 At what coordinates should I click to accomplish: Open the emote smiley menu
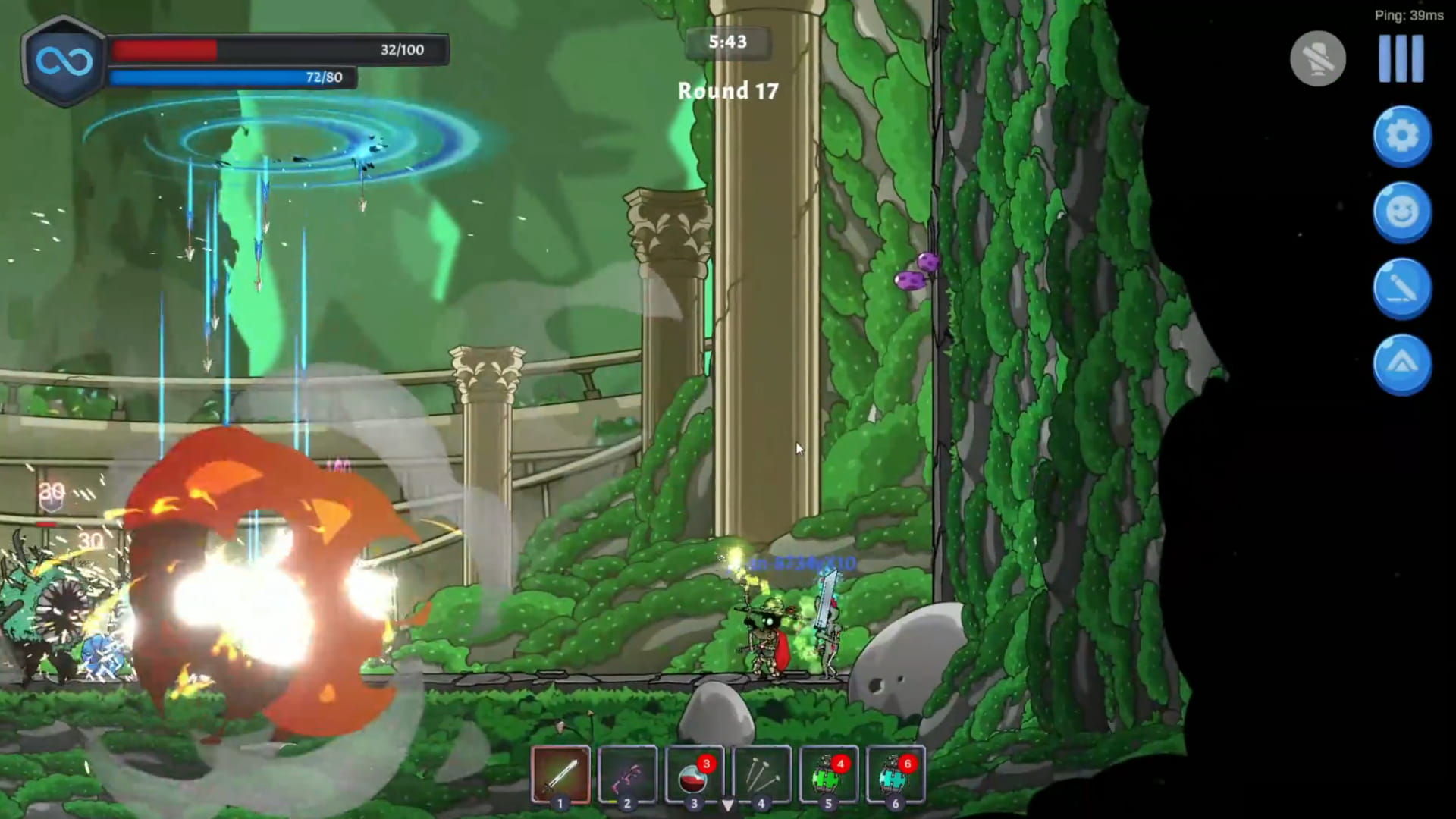point(1402,211)
